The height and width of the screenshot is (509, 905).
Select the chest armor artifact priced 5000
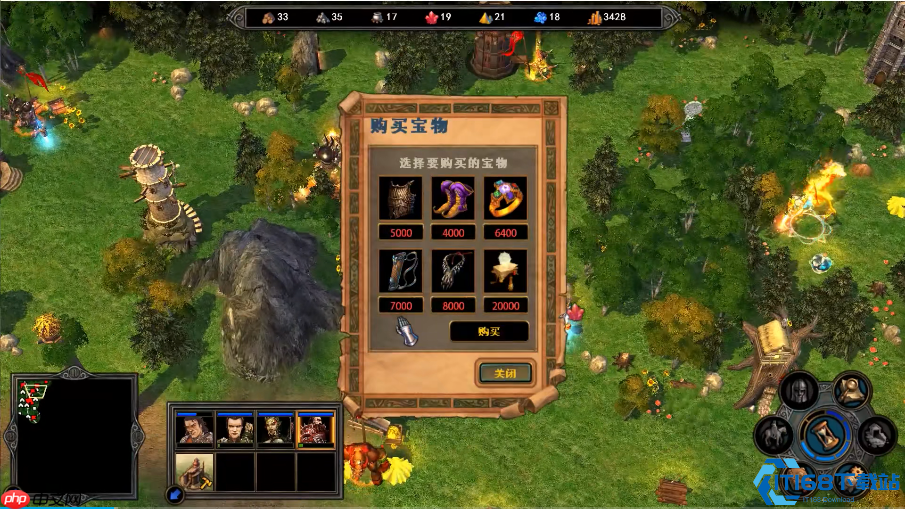(401, 199)
